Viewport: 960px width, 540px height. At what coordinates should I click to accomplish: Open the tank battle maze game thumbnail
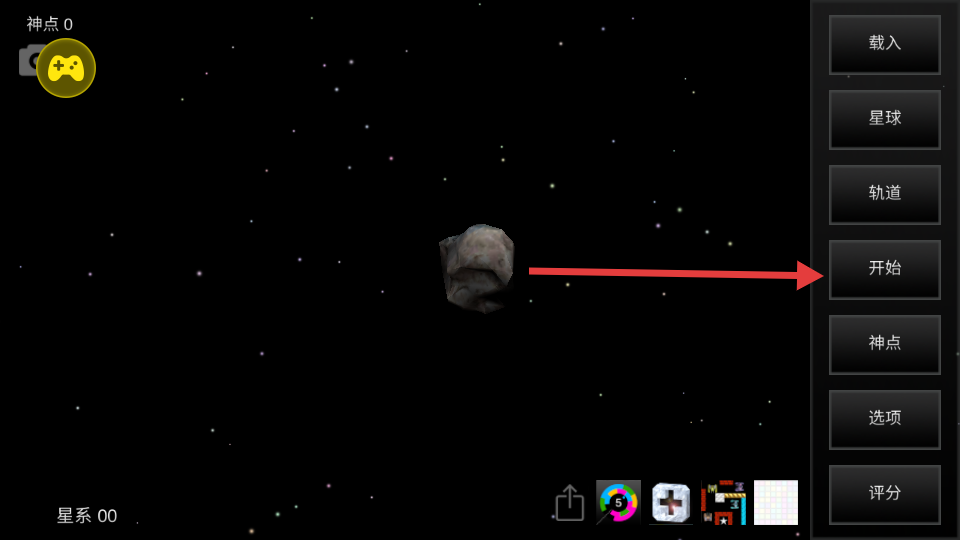[723, 502]
